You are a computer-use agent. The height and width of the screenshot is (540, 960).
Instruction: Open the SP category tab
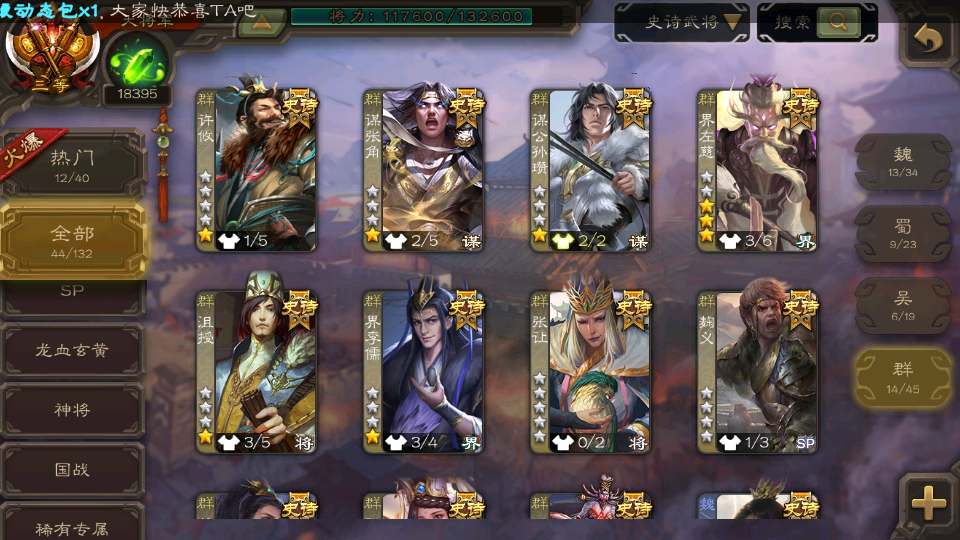tap(72, 291)
